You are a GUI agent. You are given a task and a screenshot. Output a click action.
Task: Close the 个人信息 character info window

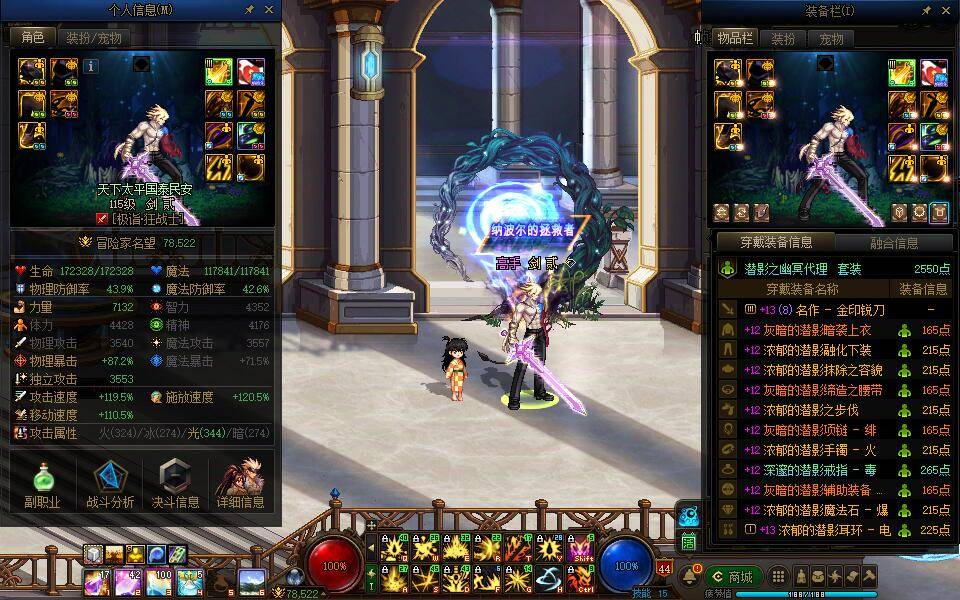coord(269,9)
